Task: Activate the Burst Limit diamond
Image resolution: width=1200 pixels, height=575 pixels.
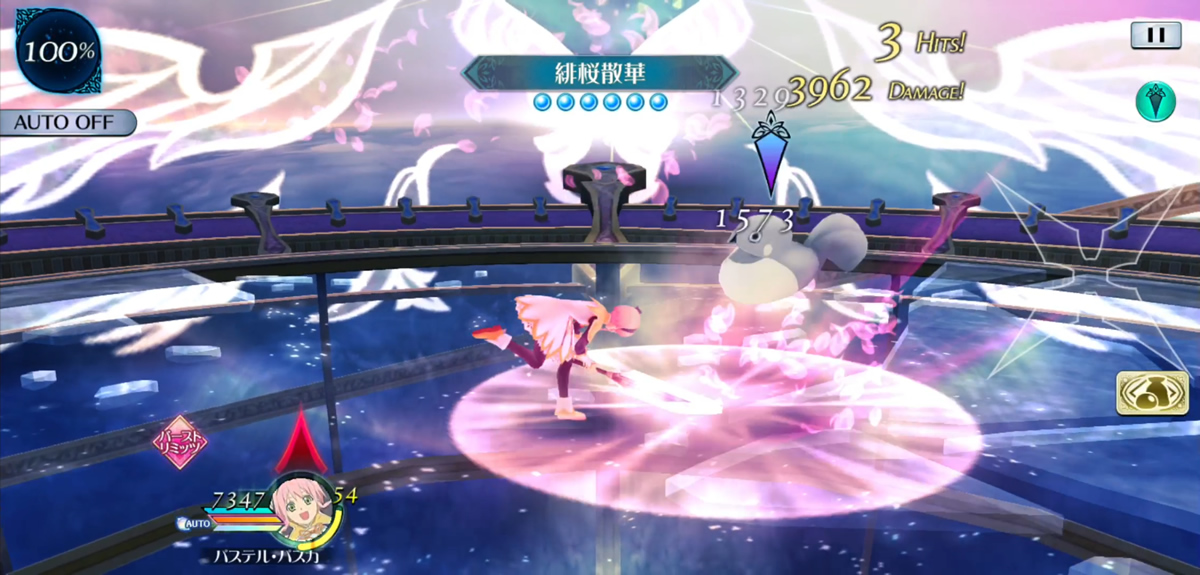Action: 179,441
